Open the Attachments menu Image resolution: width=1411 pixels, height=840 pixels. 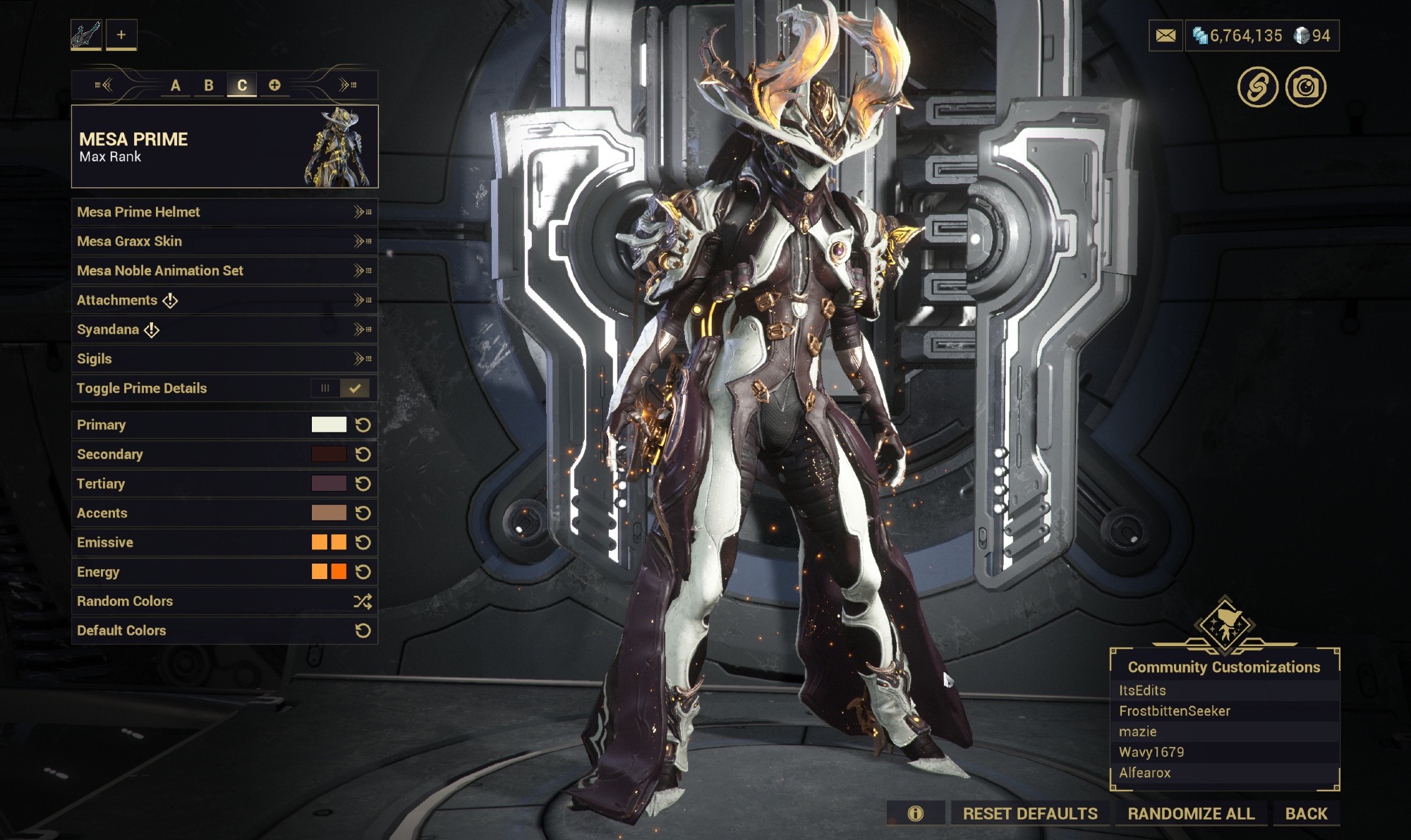(x=224, y=300)
